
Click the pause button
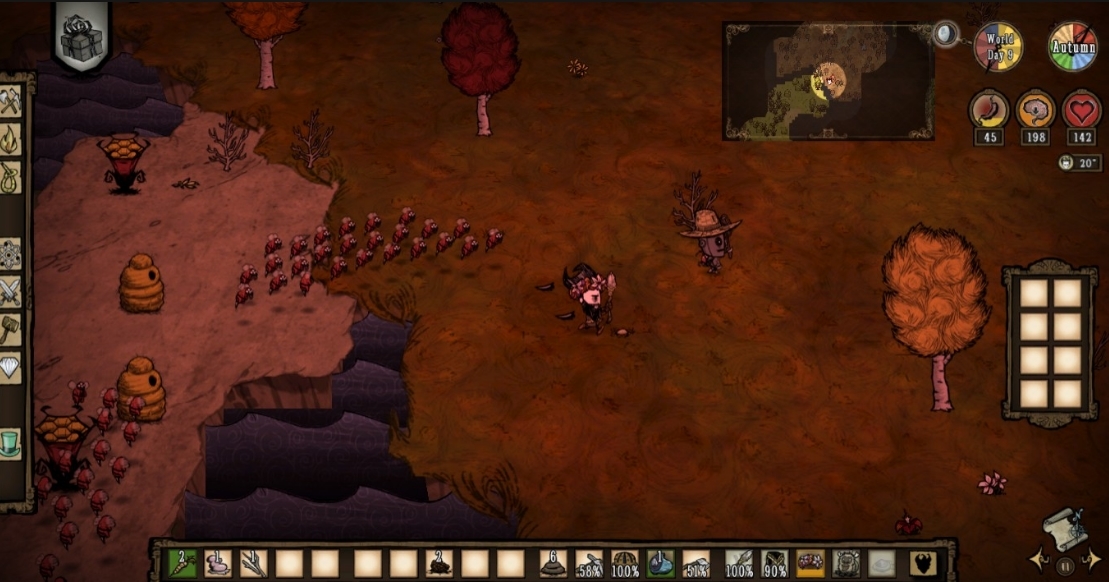(x=1064, y=564)
